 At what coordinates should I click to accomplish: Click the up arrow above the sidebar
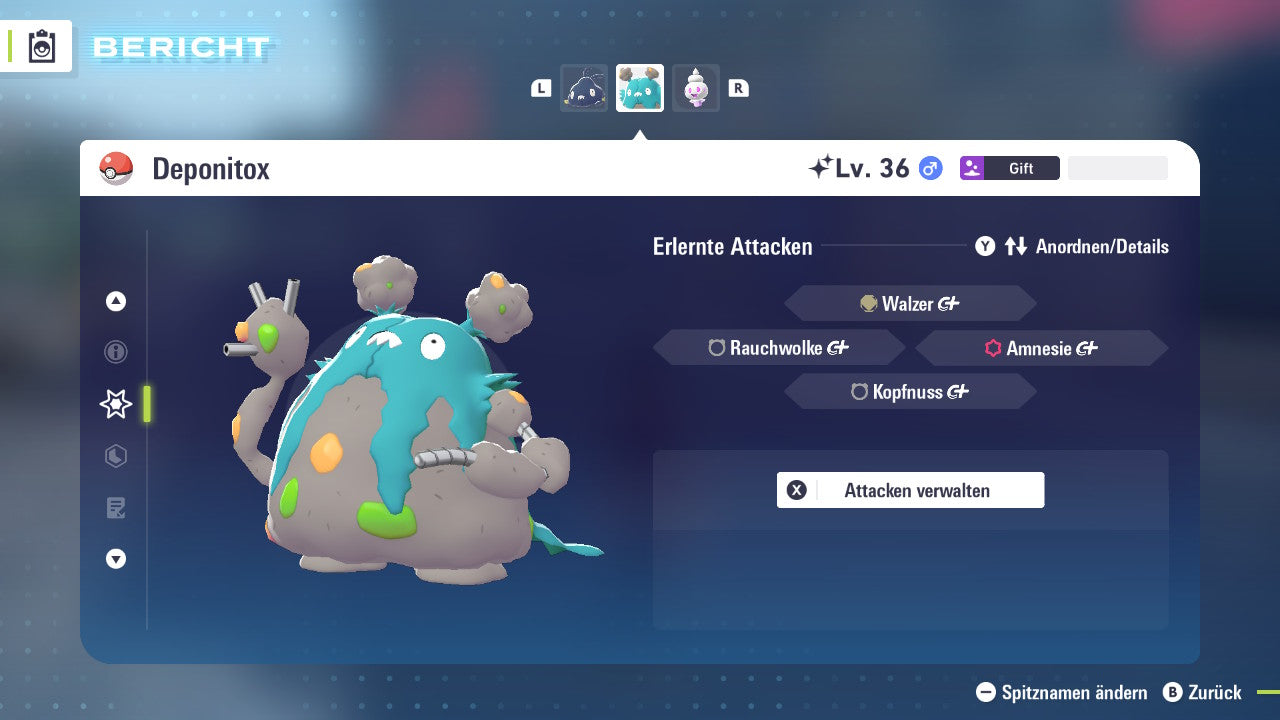tap(115, 300)
